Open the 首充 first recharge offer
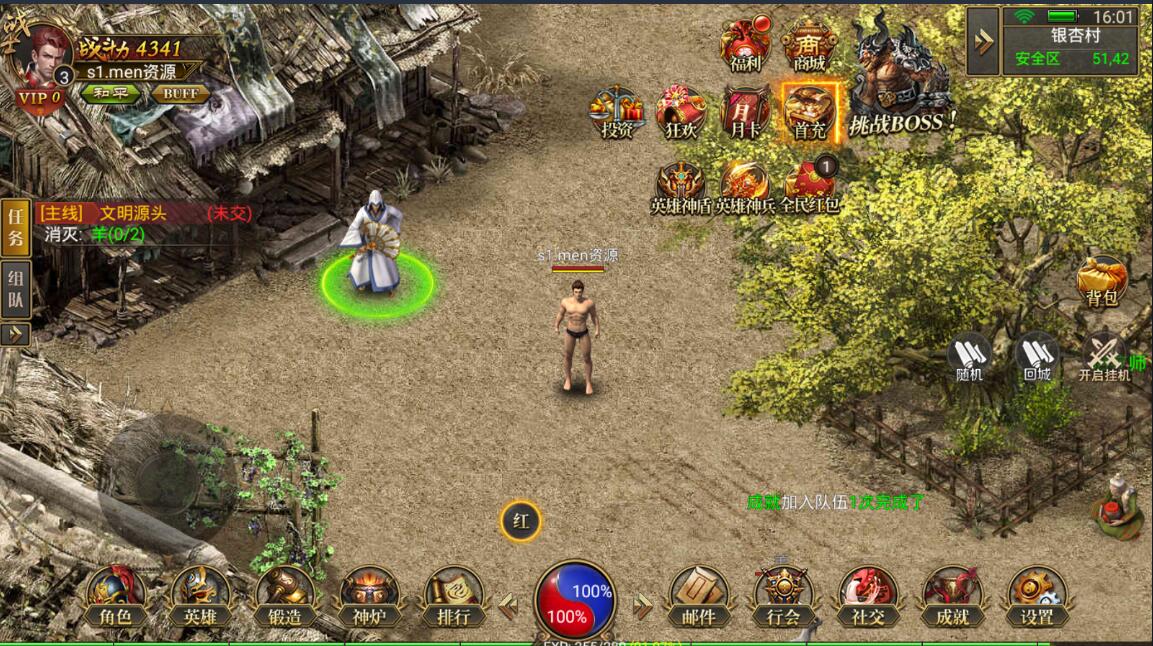 pos(809,111)
